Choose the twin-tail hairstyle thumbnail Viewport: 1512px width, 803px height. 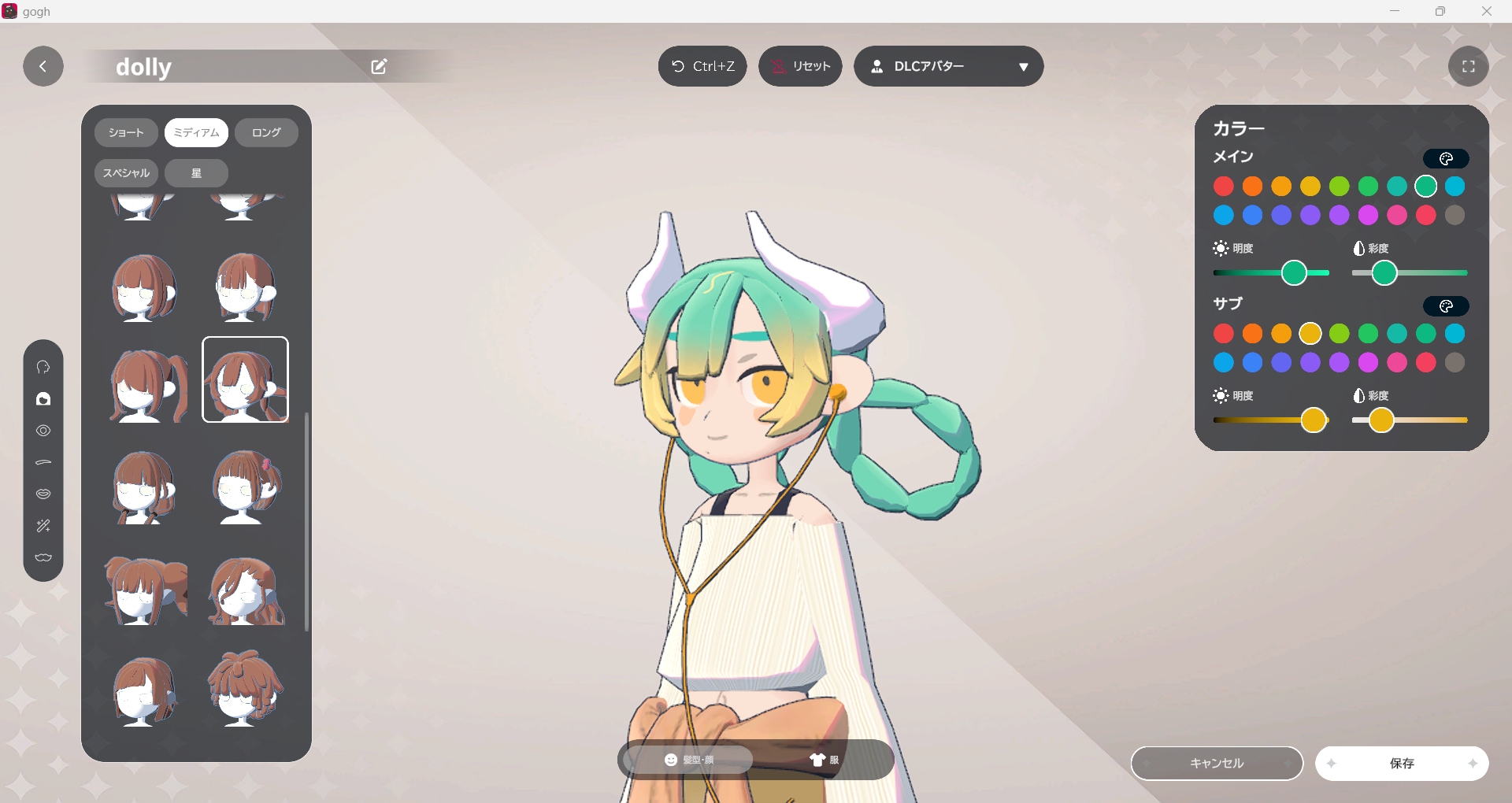(147, 386)
